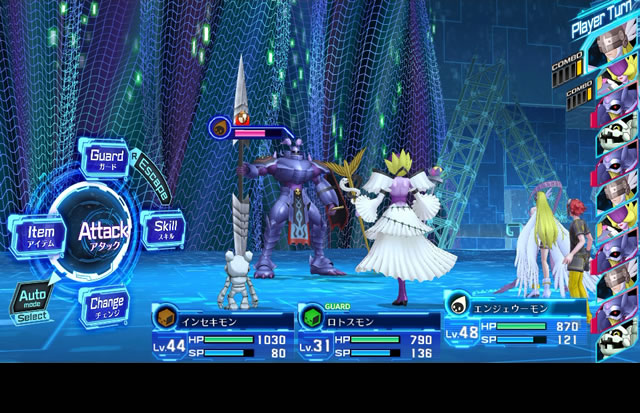Image resolution: width=640 pixels, height=413 pixels.
Task: Select the Lv.48 エンジェウーモン status panel
Action: (x=514, y=319)
